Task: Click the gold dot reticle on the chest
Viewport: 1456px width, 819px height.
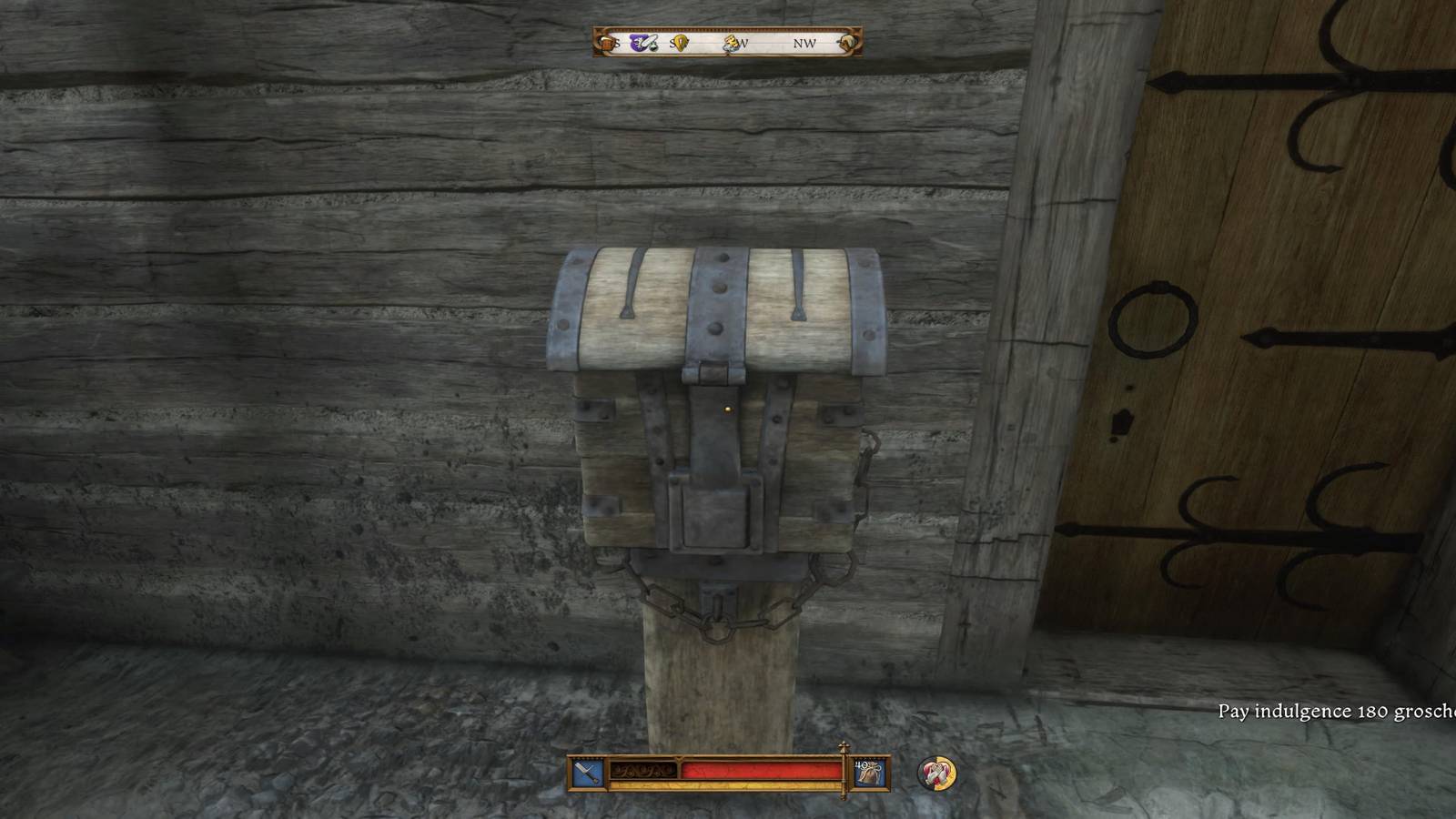Action: [x=728, y=409]
